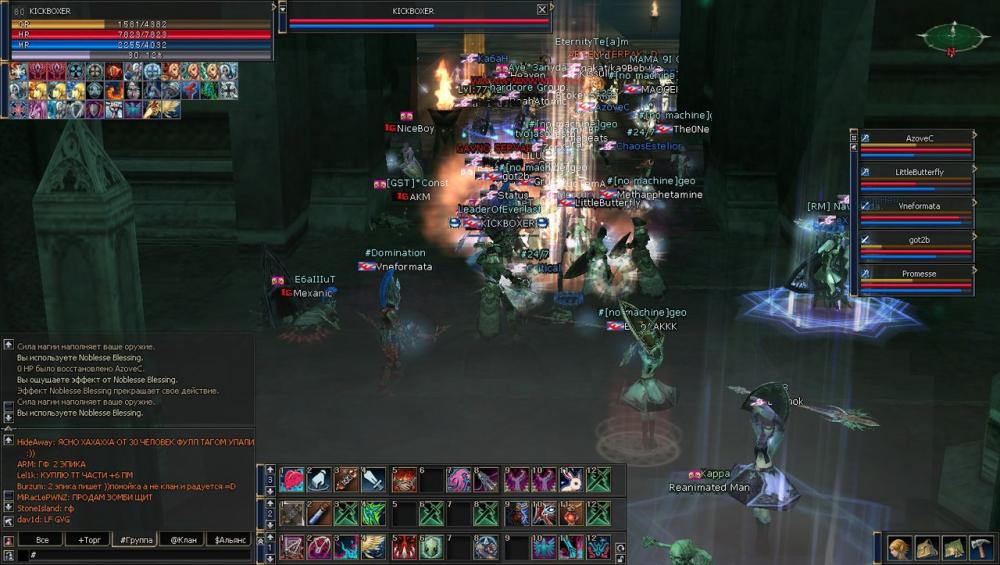
Task: Select party member LittleButterfly
Action: (919, 172)
